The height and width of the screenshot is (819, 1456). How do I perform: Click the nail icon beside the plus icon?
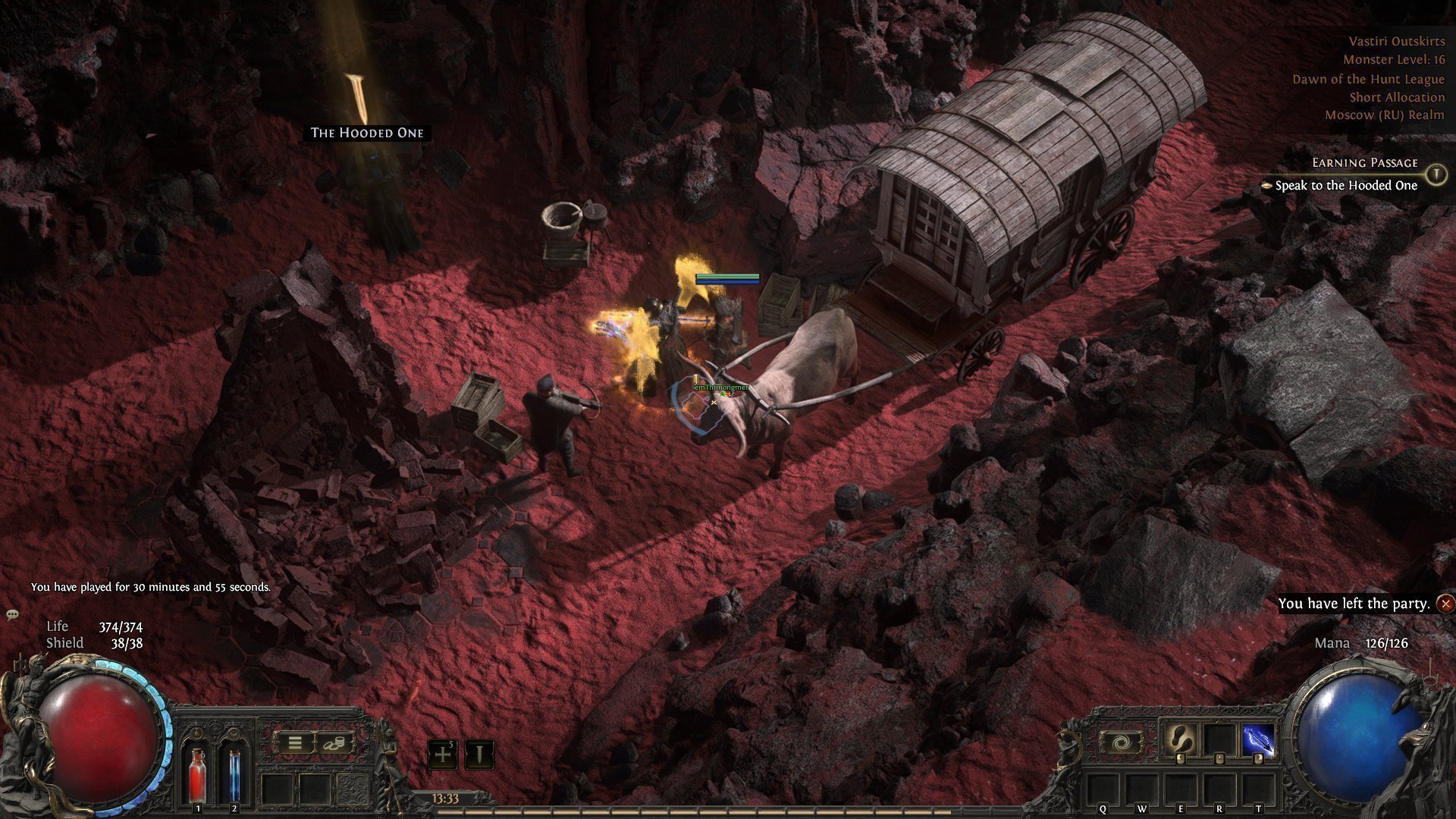(479, 755)
